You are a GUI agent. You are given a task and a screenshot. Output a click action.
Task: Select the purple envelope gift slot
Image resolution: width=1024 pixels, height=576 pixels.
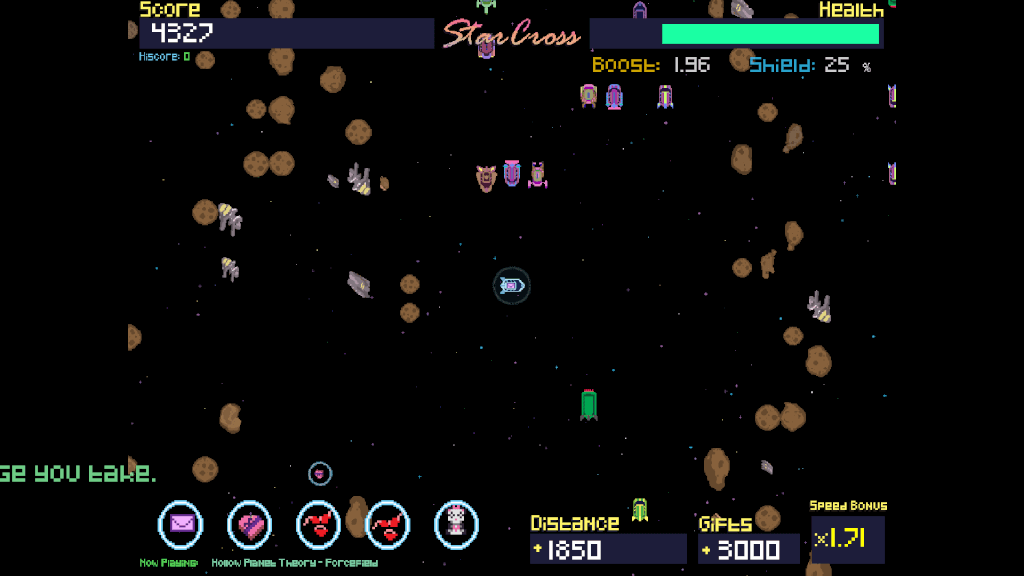pos(181,524)
